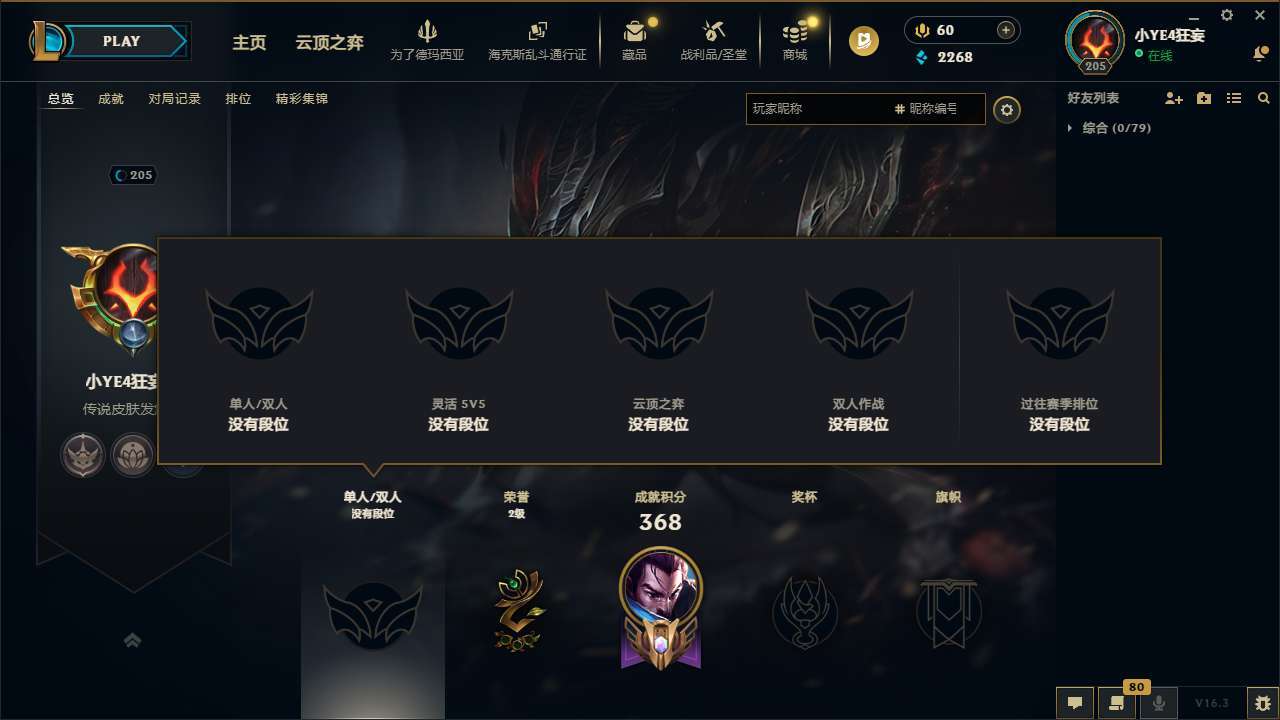This screenshot has height=720, width=1280.
Task: Click the add friend icon
Action: point(1172,98)
